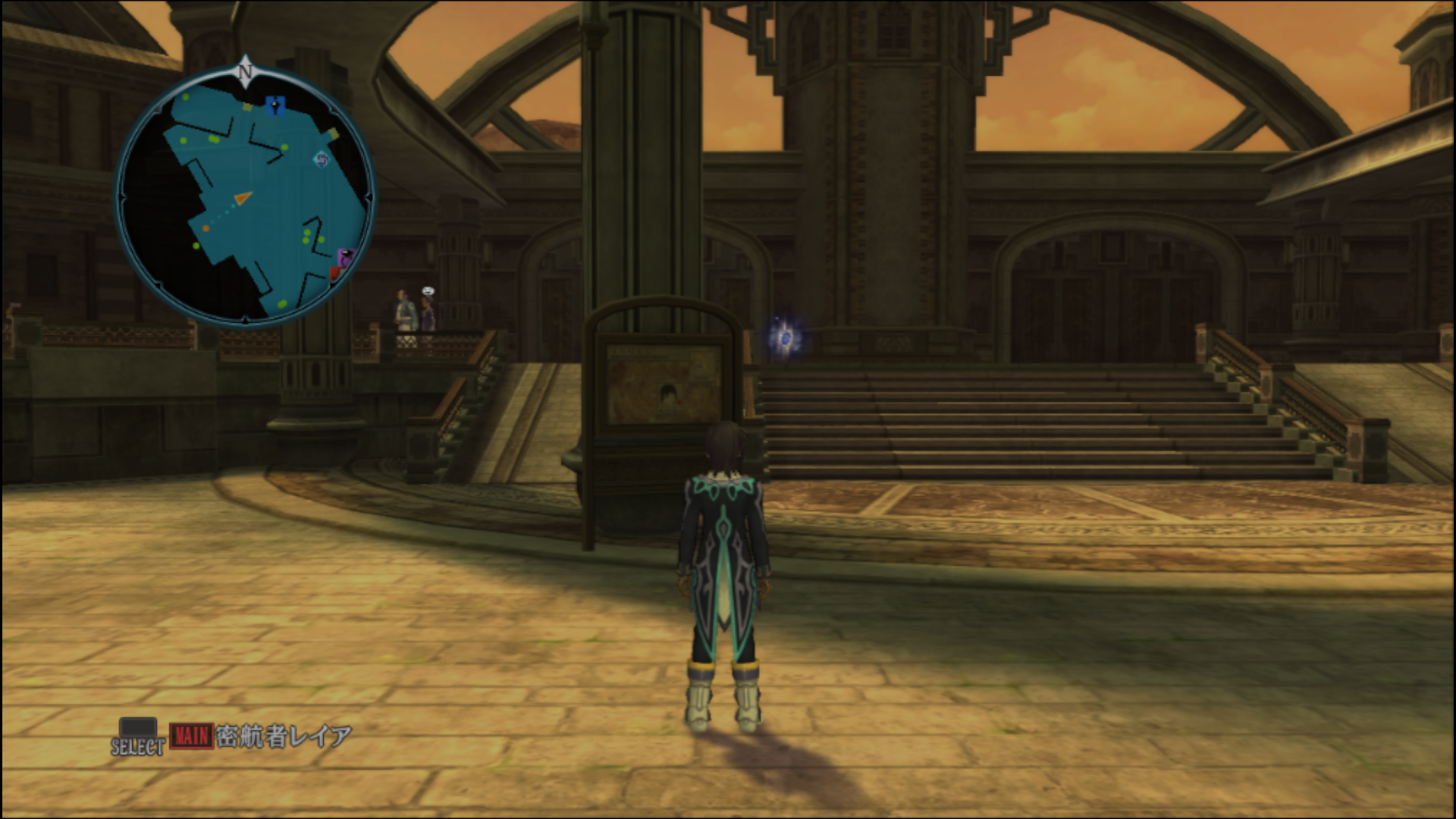Viewport: 1456px width, 819px height.
Task: Open the circular minimap
Action: point(245,197)
